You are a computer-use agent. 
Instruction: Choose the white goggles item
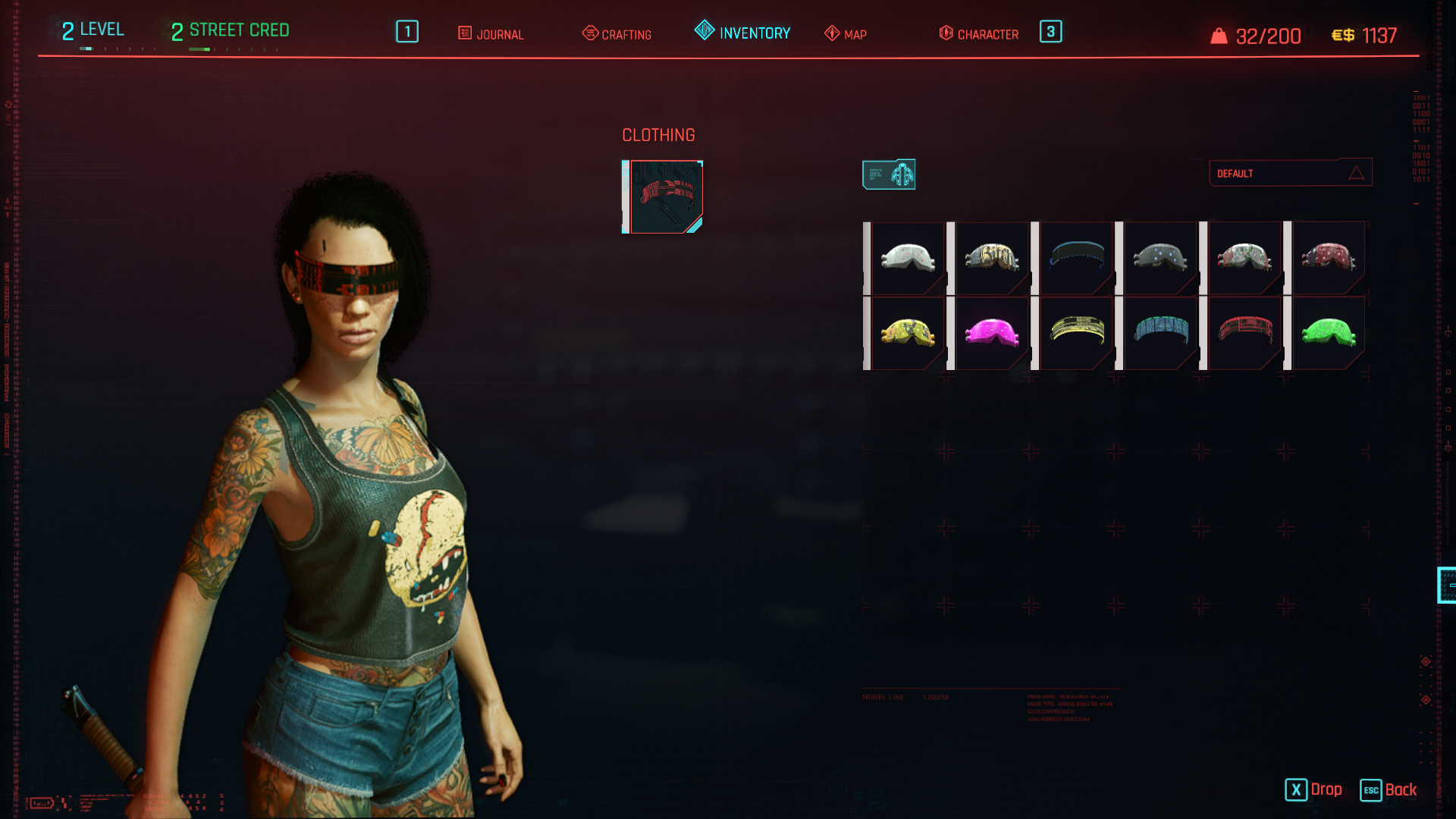[908, 258]
